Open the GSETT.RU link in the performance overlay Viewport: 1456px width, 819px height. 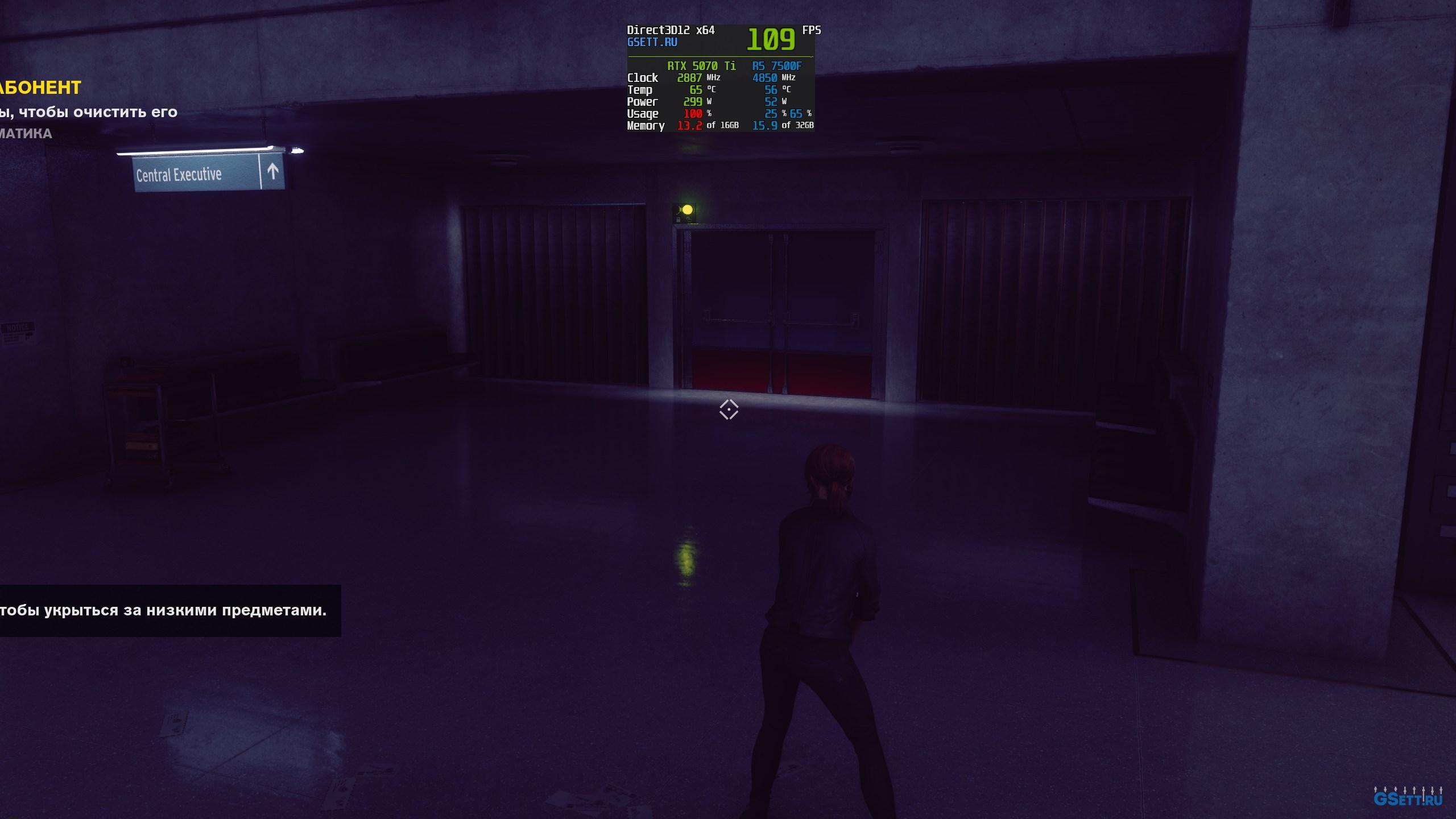(652, 43)
